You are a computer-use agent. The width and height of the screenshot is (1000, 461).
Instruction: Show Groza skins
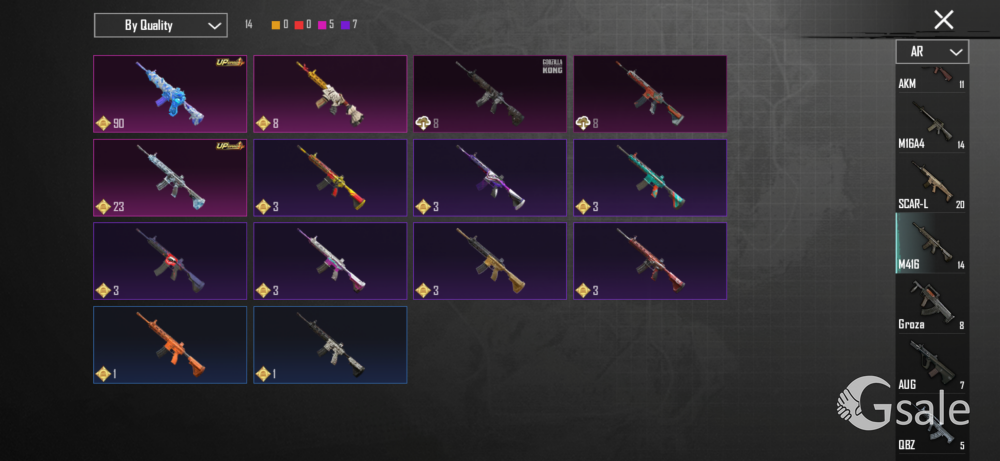point(931,305)
